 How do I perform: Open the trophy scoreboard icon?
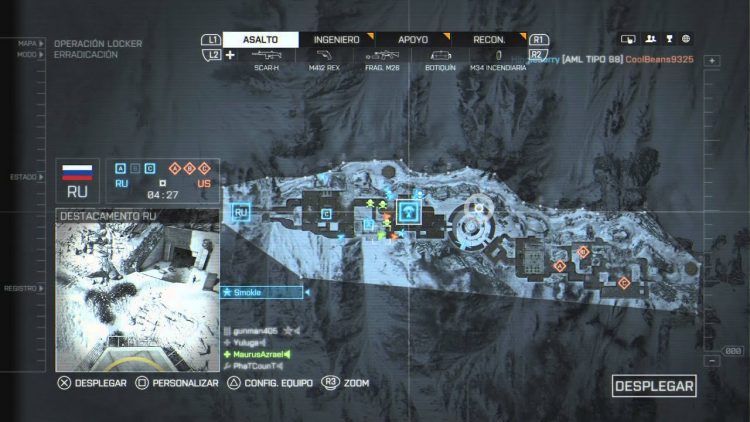click(668, 39)
